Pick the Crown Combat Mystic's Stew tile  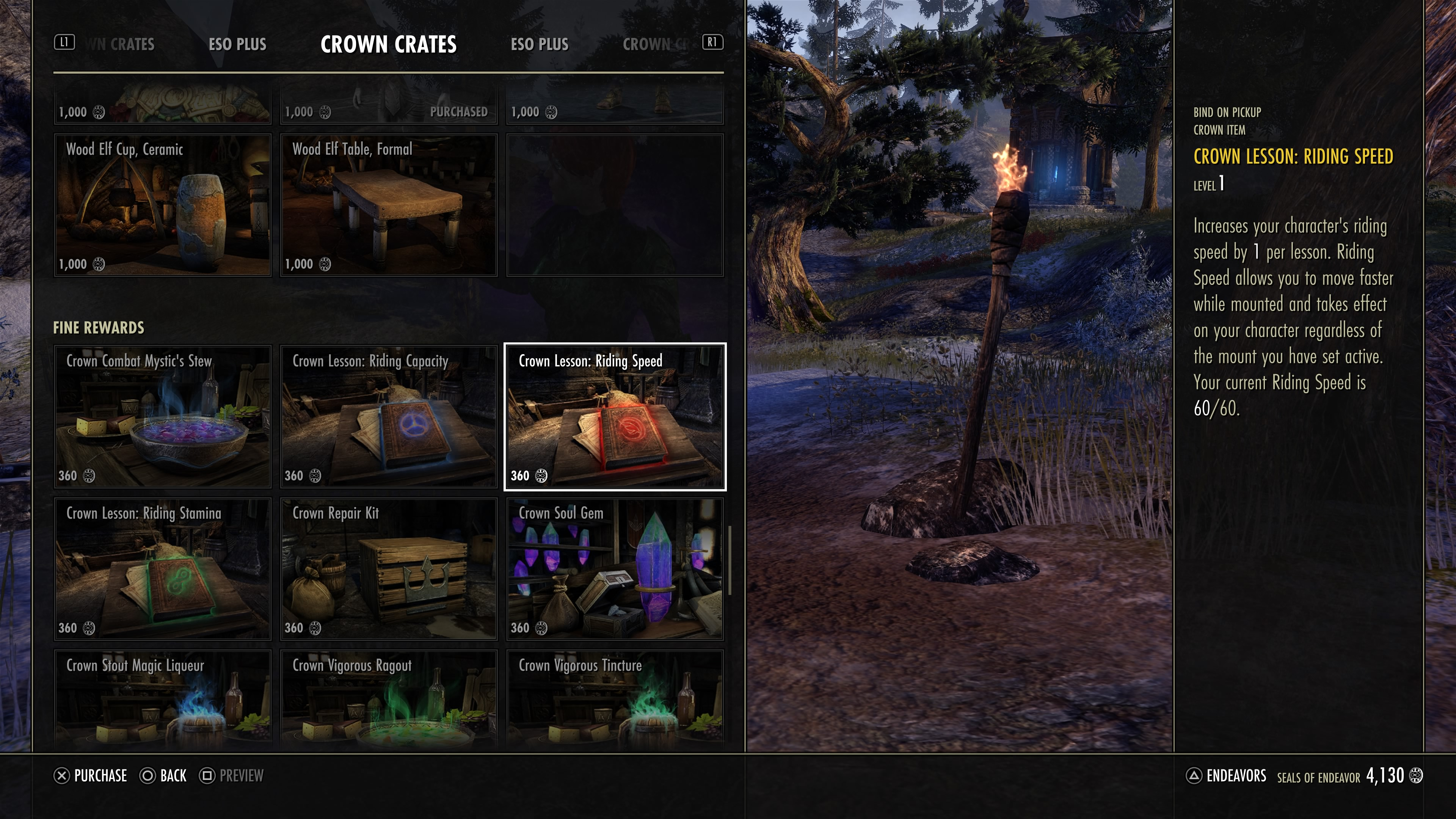pyautogui.click(x=162, y=417)
